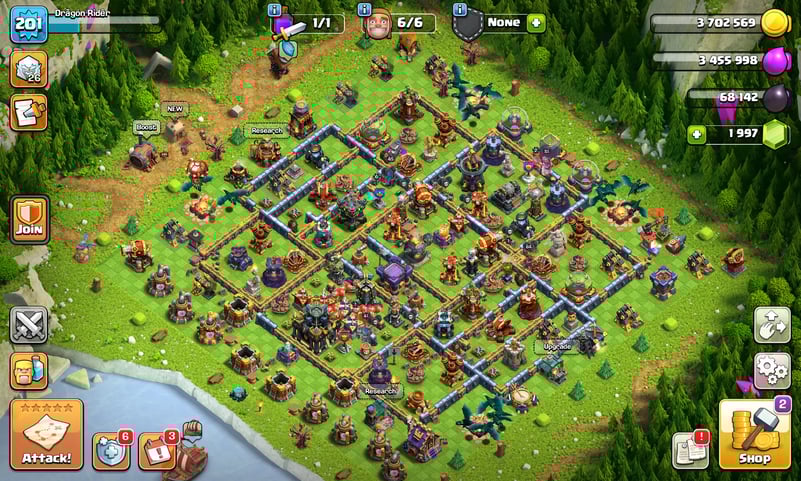Open the red alert icon with 3 badge

click(x=156, y=451)
